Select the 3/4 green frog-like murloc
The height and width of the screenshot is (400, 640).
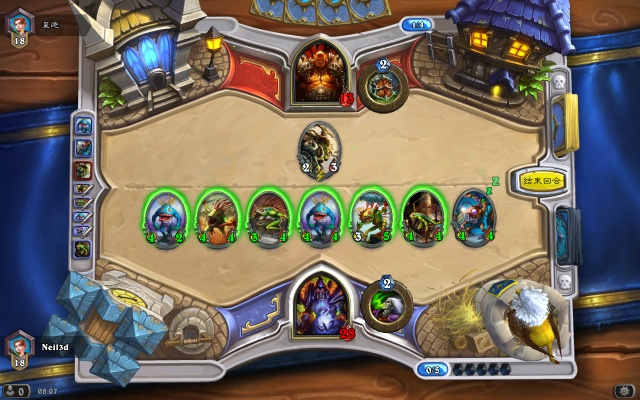[267, 215]
